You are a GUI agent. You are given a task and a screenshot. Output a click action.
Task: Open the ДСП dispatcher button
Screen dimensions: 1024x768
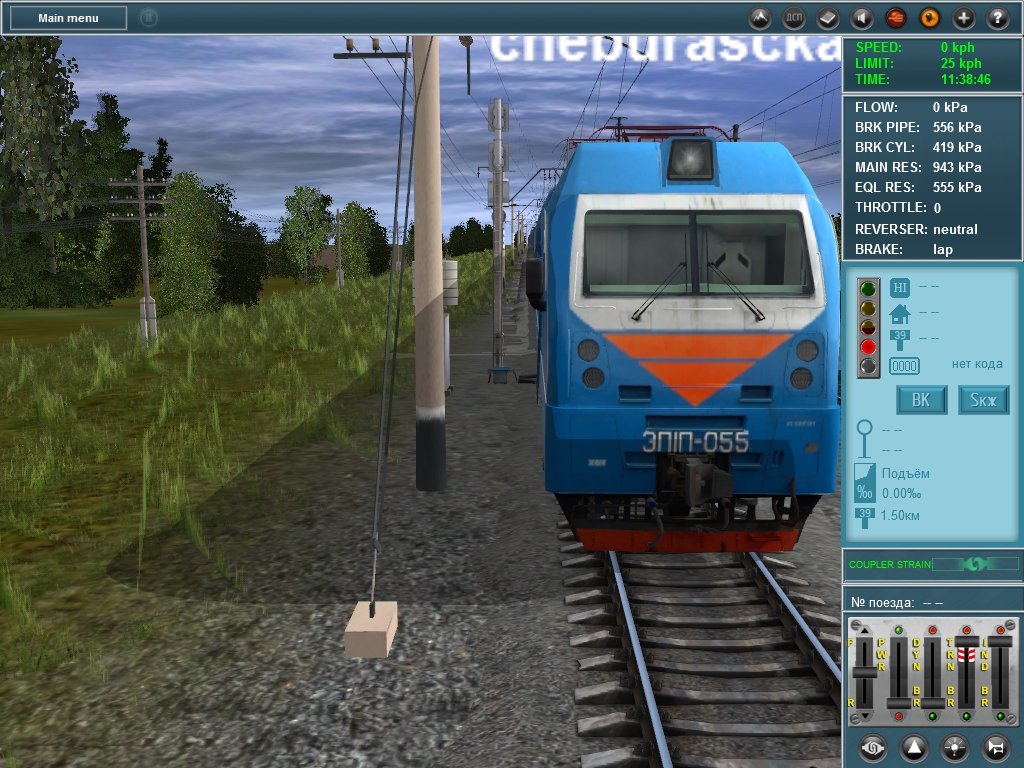tap(794, 18)
